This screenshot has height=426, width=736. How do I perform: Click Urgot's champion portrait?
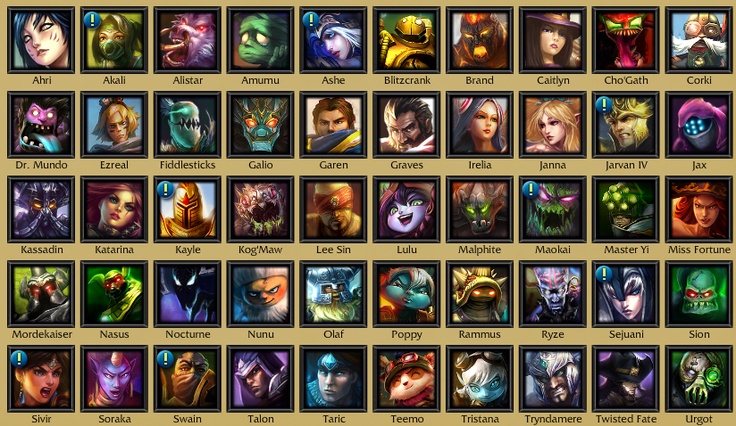click(697, 378)
